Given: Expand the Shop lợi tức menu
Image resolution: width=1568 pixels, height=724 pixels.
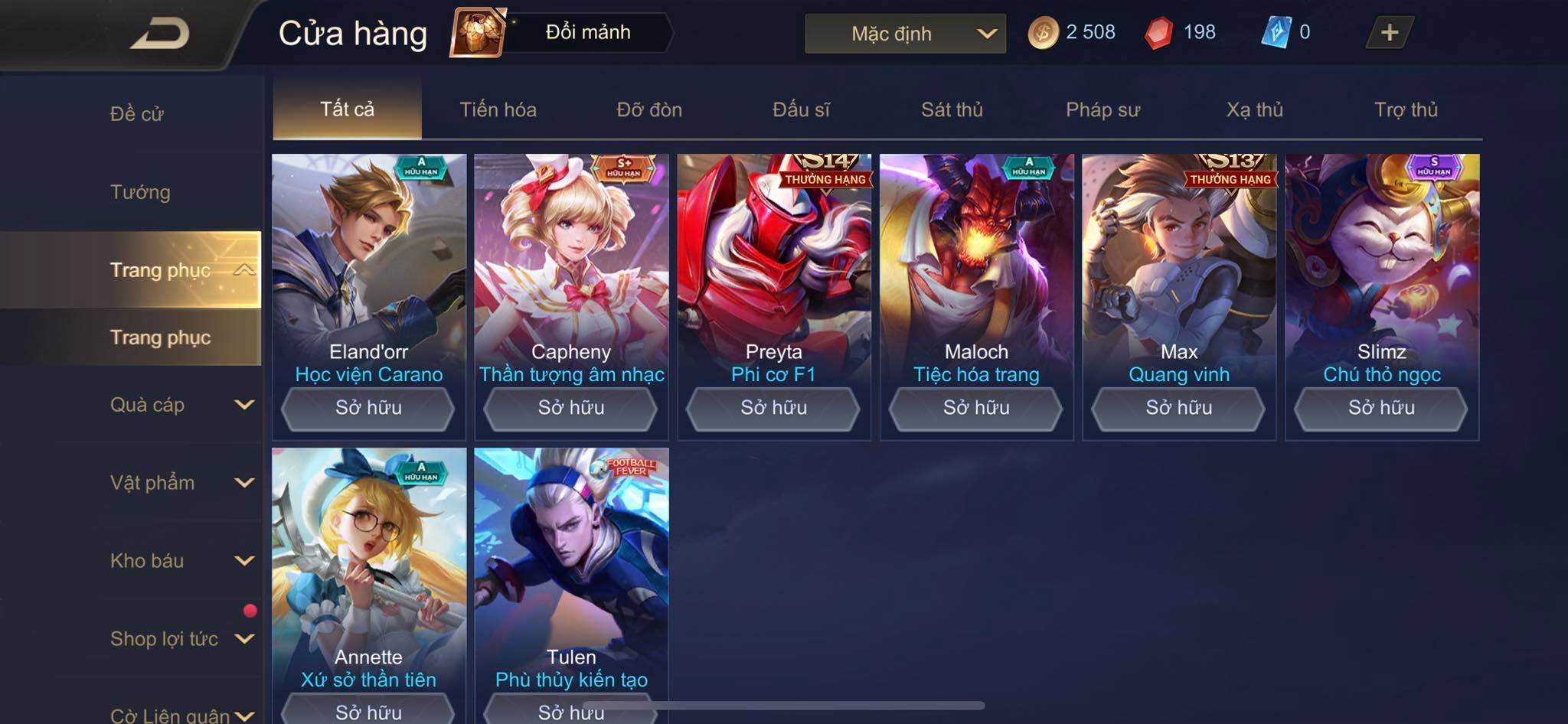Looking at the screenshot, I should pos(181,639).
